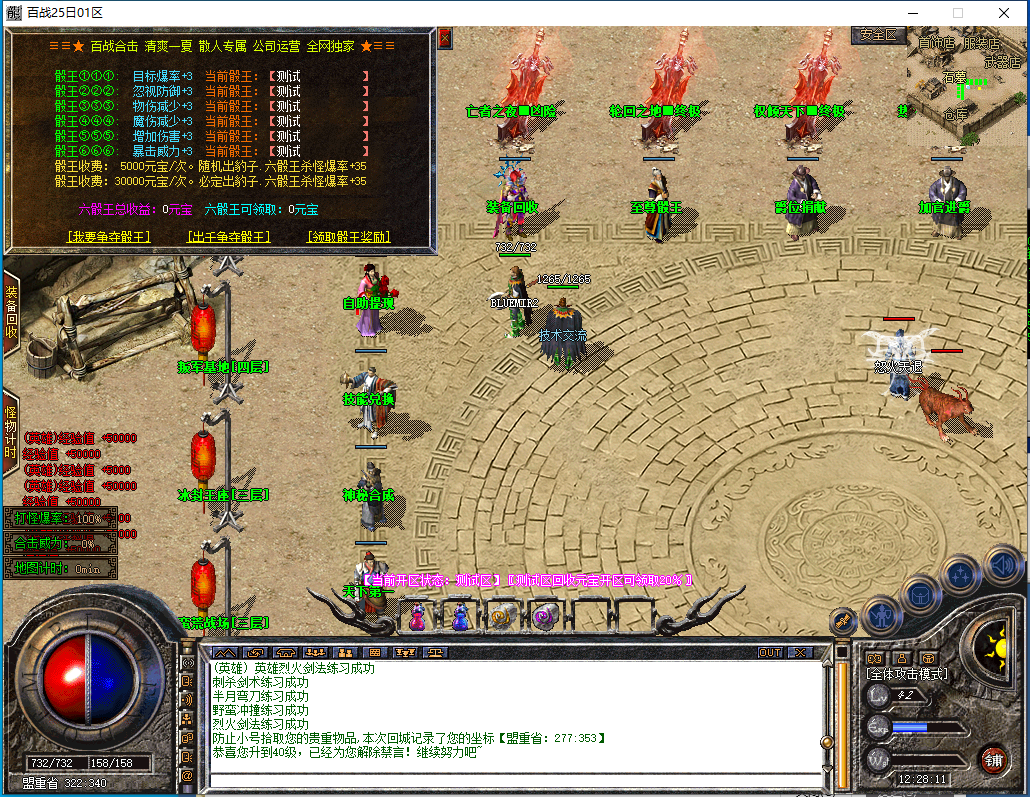1030x797 pixels.
Task: Claim reward via 领取骰王奖励
Action: click(x=348, y=237)
